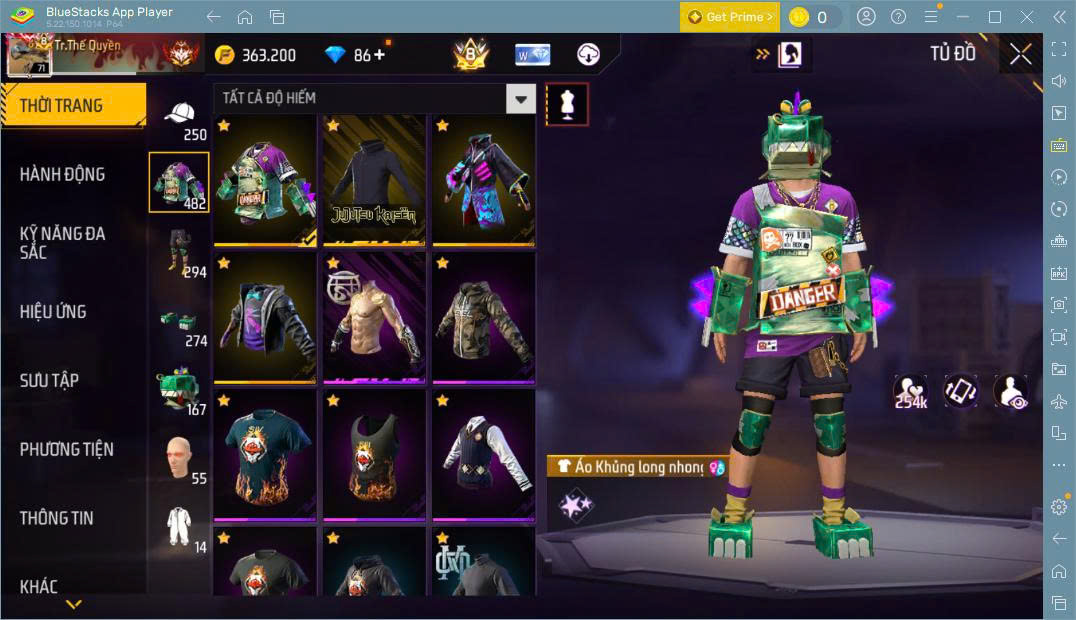This screenshot has width=1076, height=620.
Task: Open the rarity filter dropdown
Action: (520, 98)
